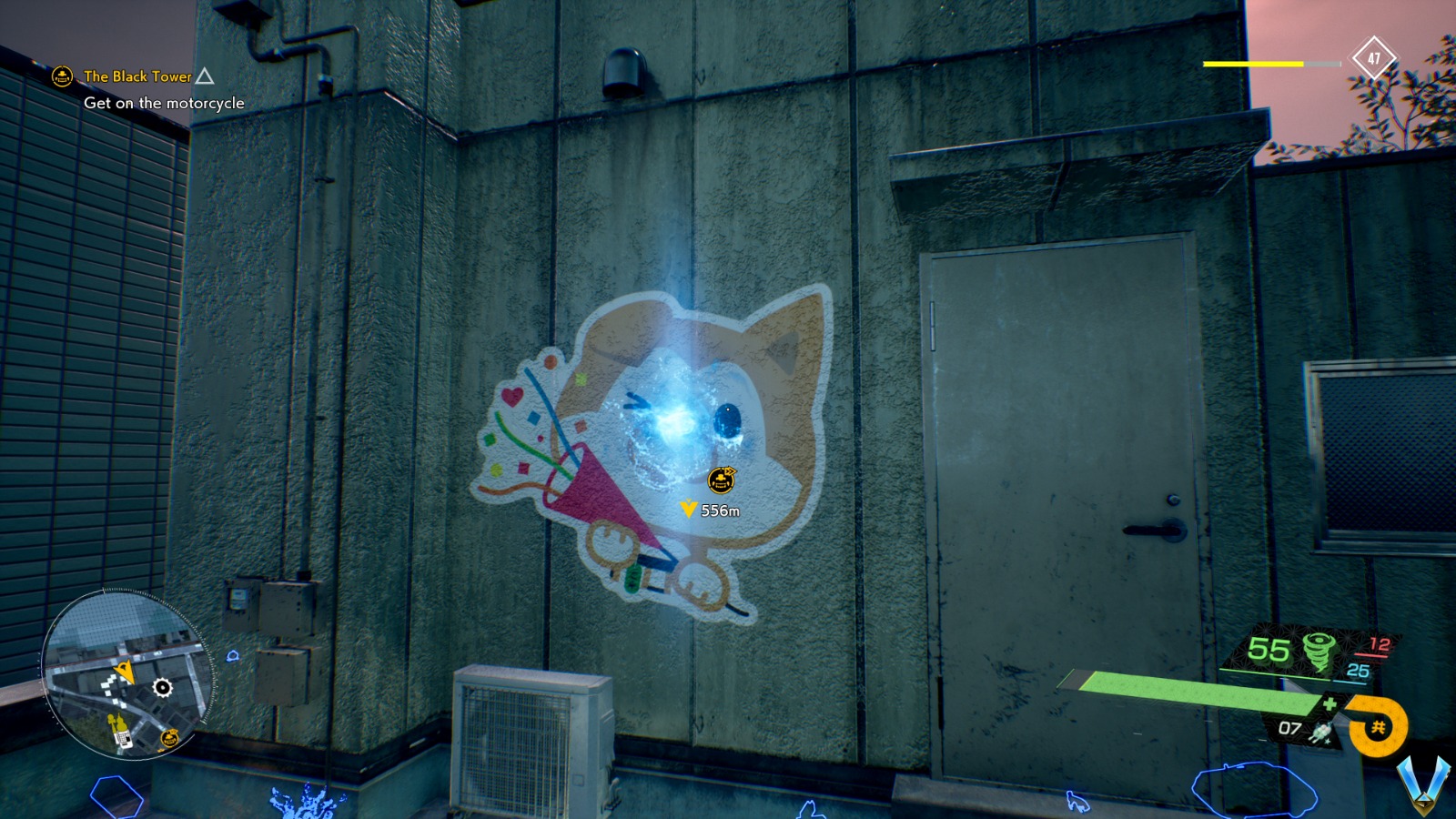1456x819 pixels.
Task: Select The Black Tower mission title
Action: click(x=136, y=77)
